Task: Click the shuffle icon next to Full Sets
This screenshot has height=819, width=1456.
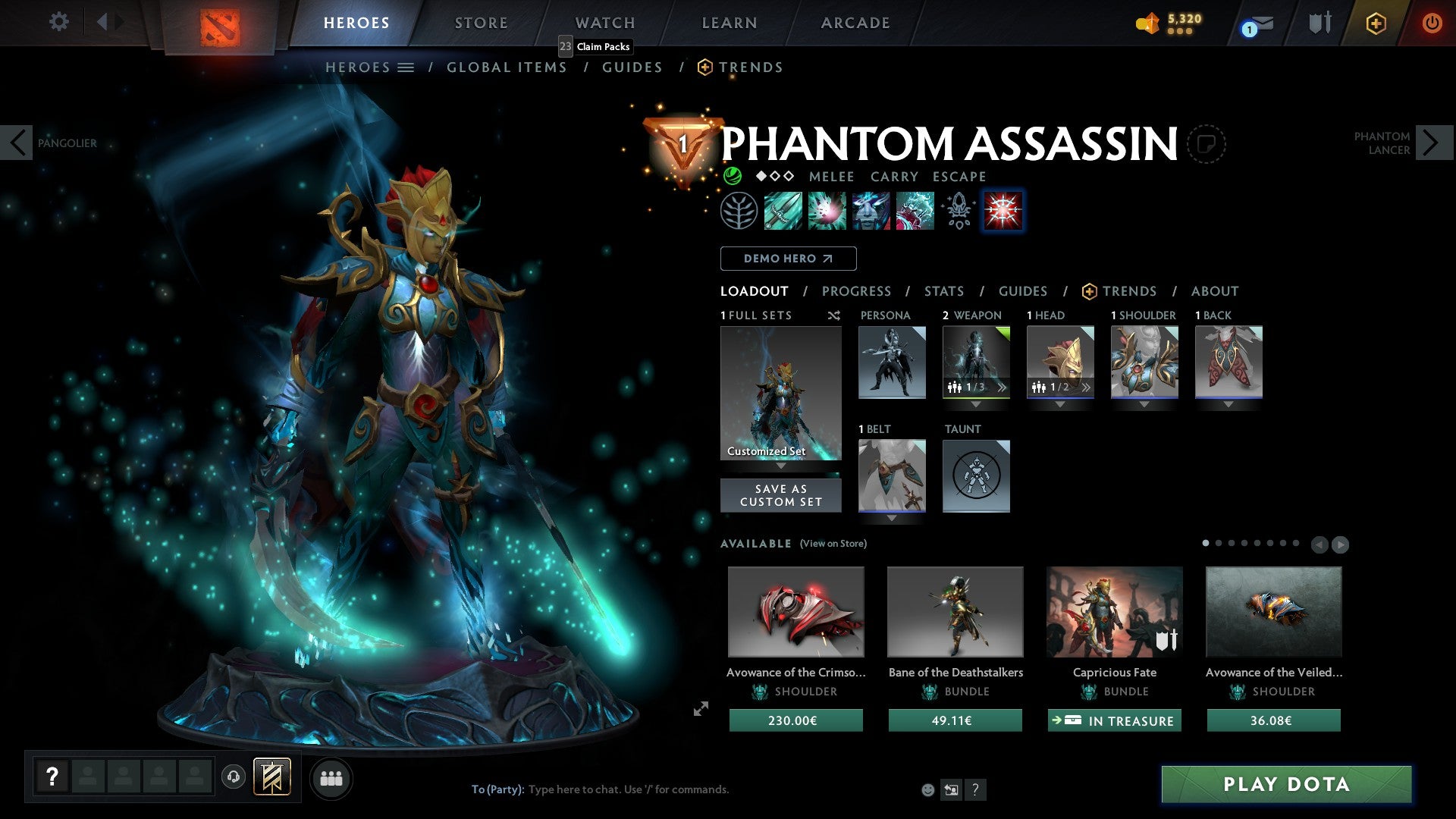Action: point(833,315)
